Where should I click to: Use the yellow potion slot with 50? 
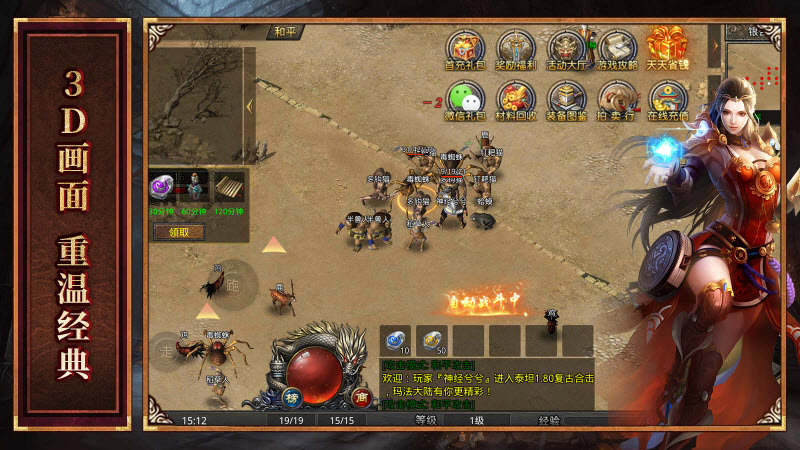tap(432, 339)
